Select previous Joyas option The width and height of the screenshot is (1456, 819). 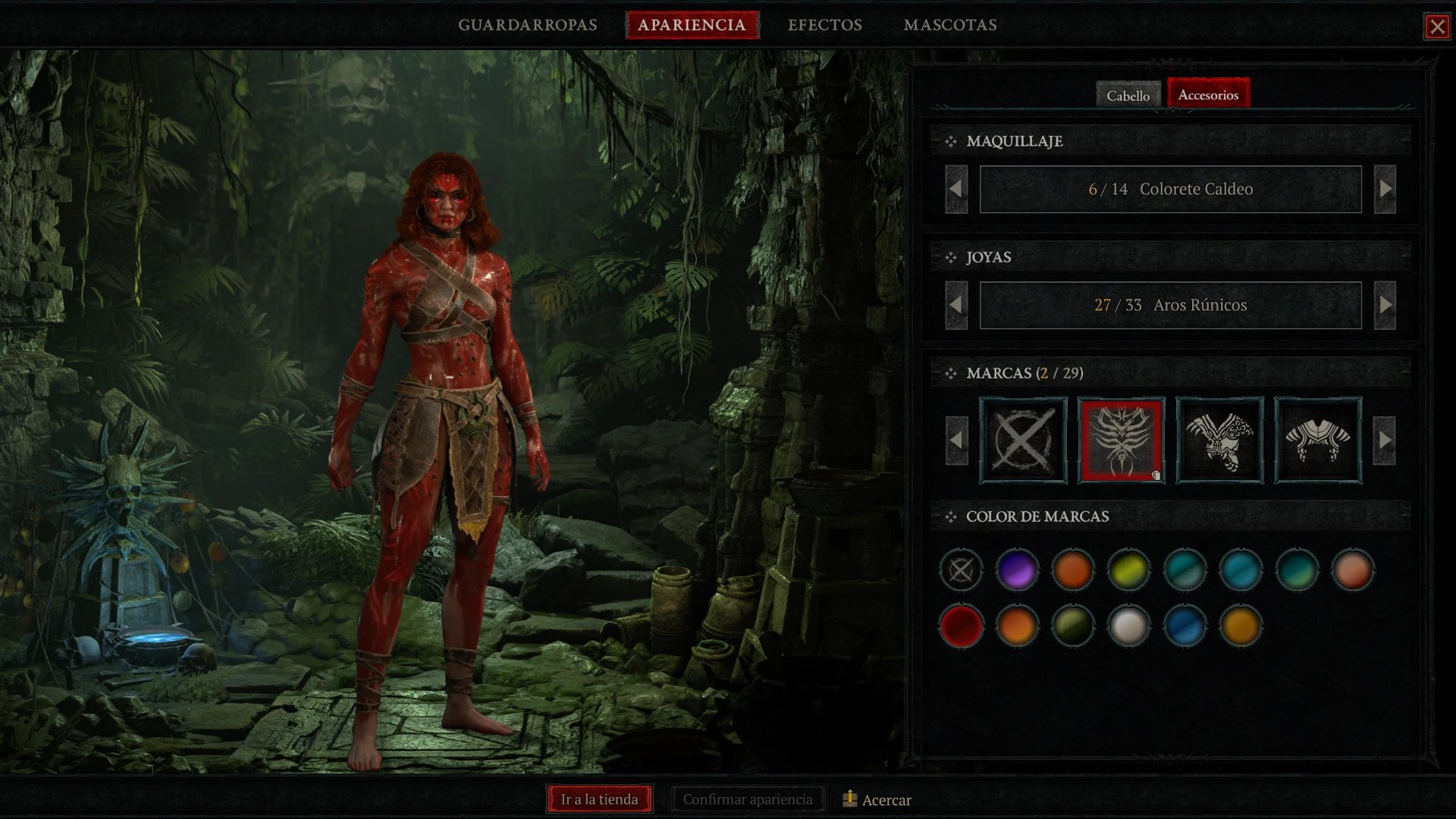(956, 305)
